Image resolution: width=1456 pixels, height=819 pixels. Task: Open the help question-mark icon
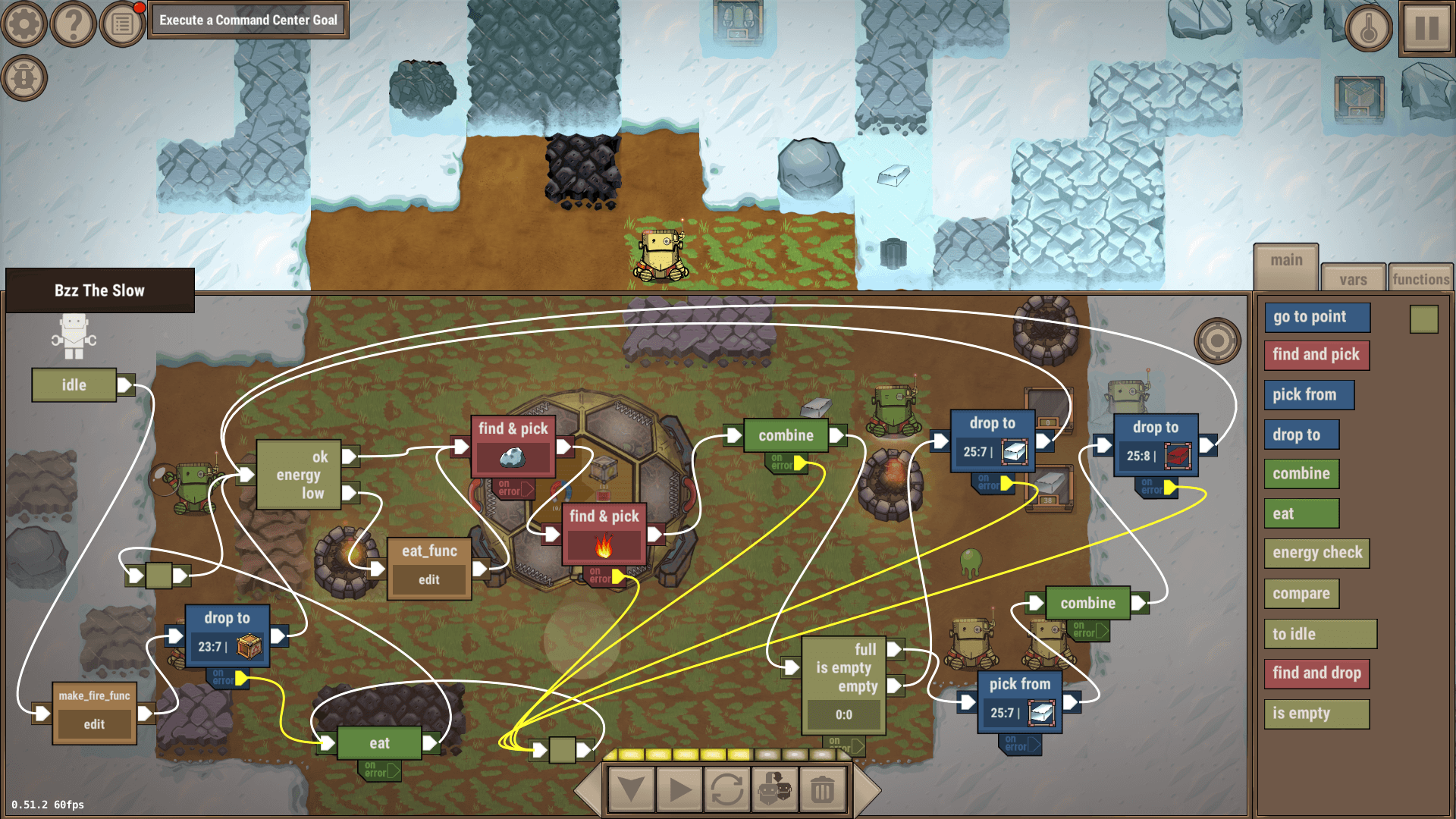[72, 24]
